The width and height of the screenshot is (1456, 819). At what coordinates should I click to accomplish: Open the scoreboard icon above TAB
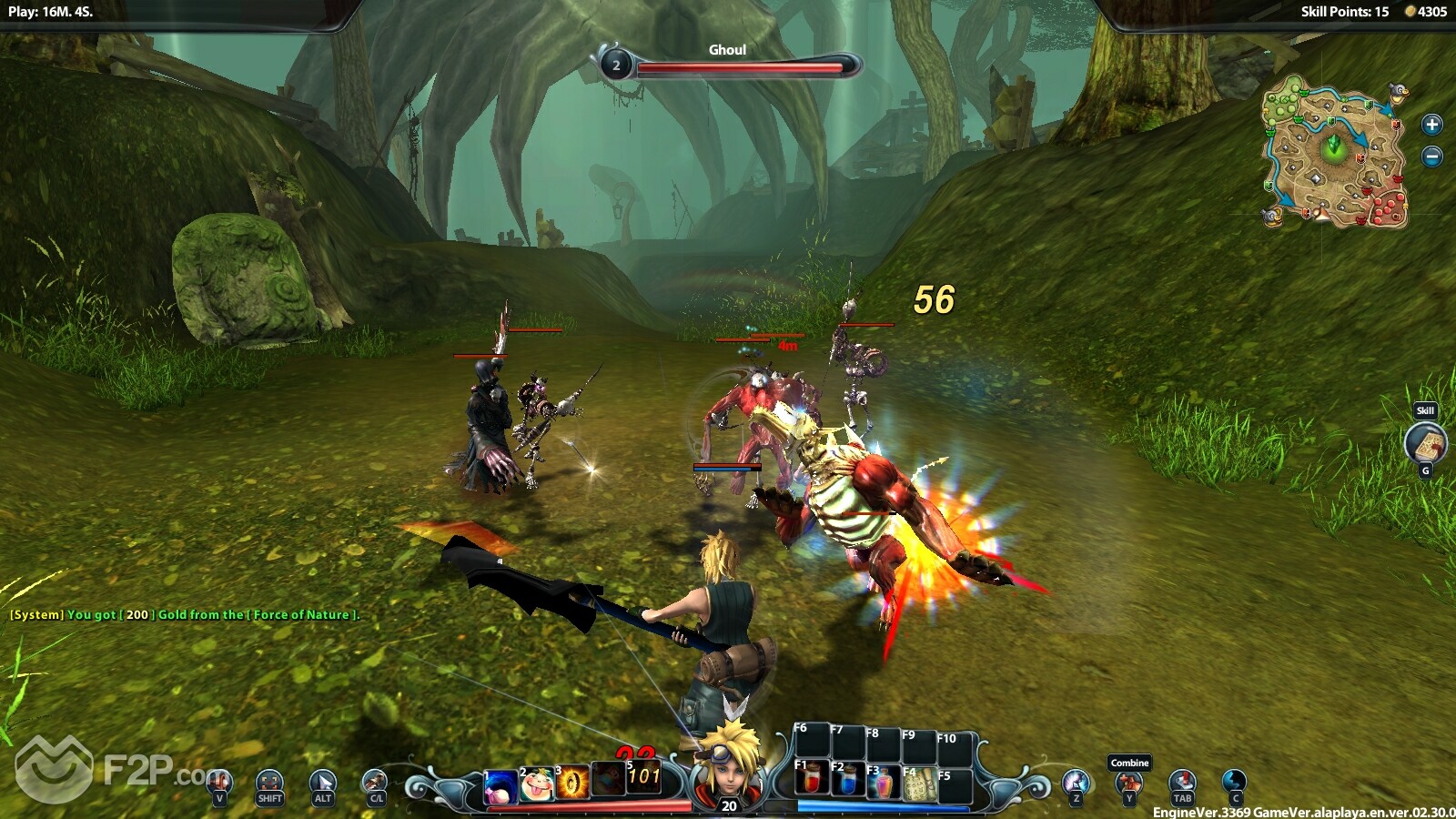pos(1182,781)
